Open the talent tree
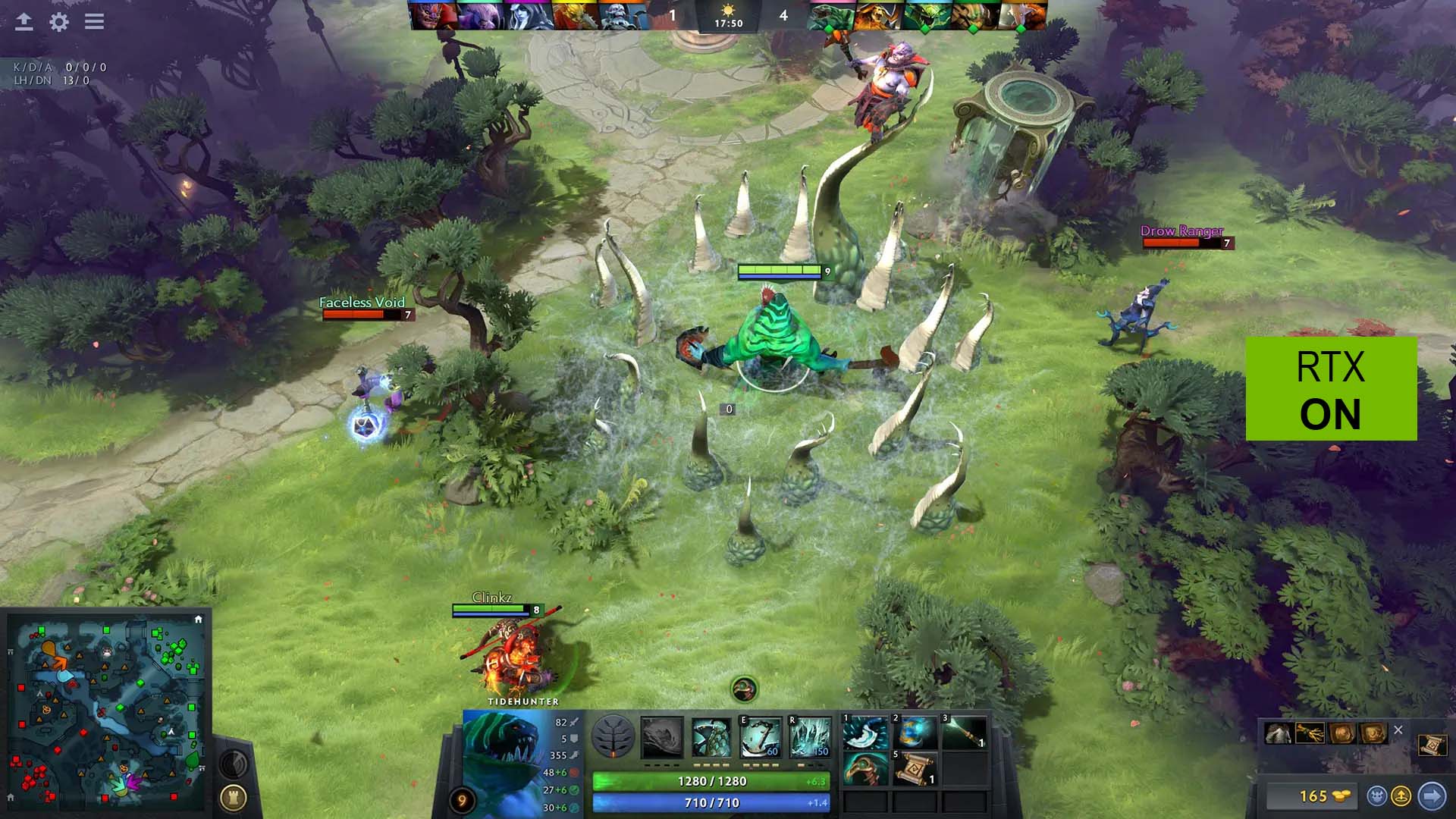Viewport: 1456px width, 819px height. (x=613, y=736)
